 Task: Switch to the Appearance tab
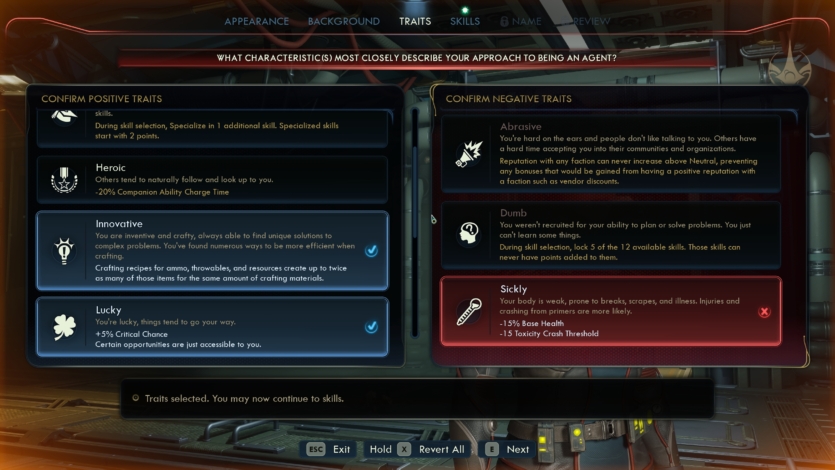tap(256, 21)
